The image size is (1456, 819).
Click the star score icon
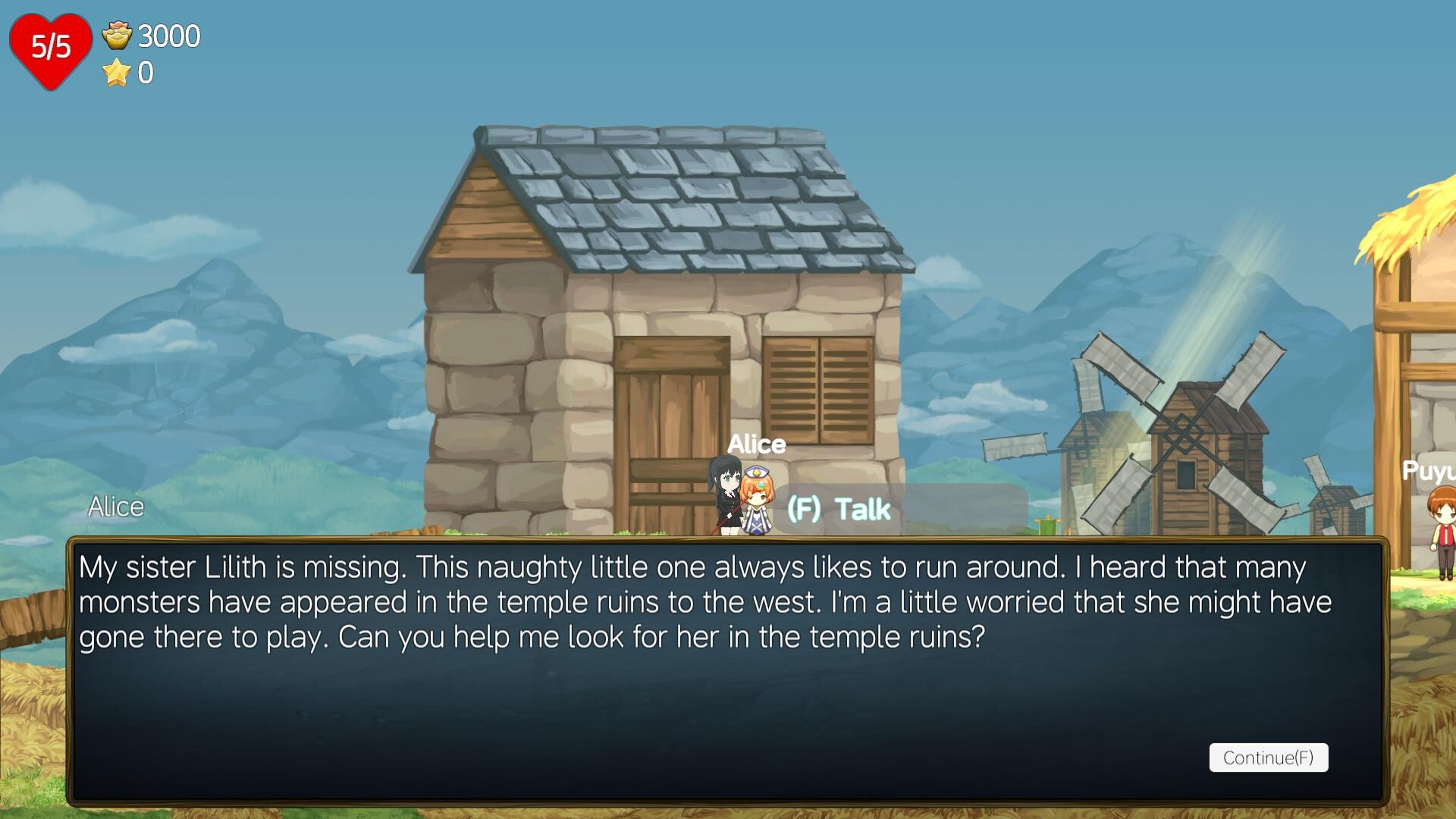point(115,73)
